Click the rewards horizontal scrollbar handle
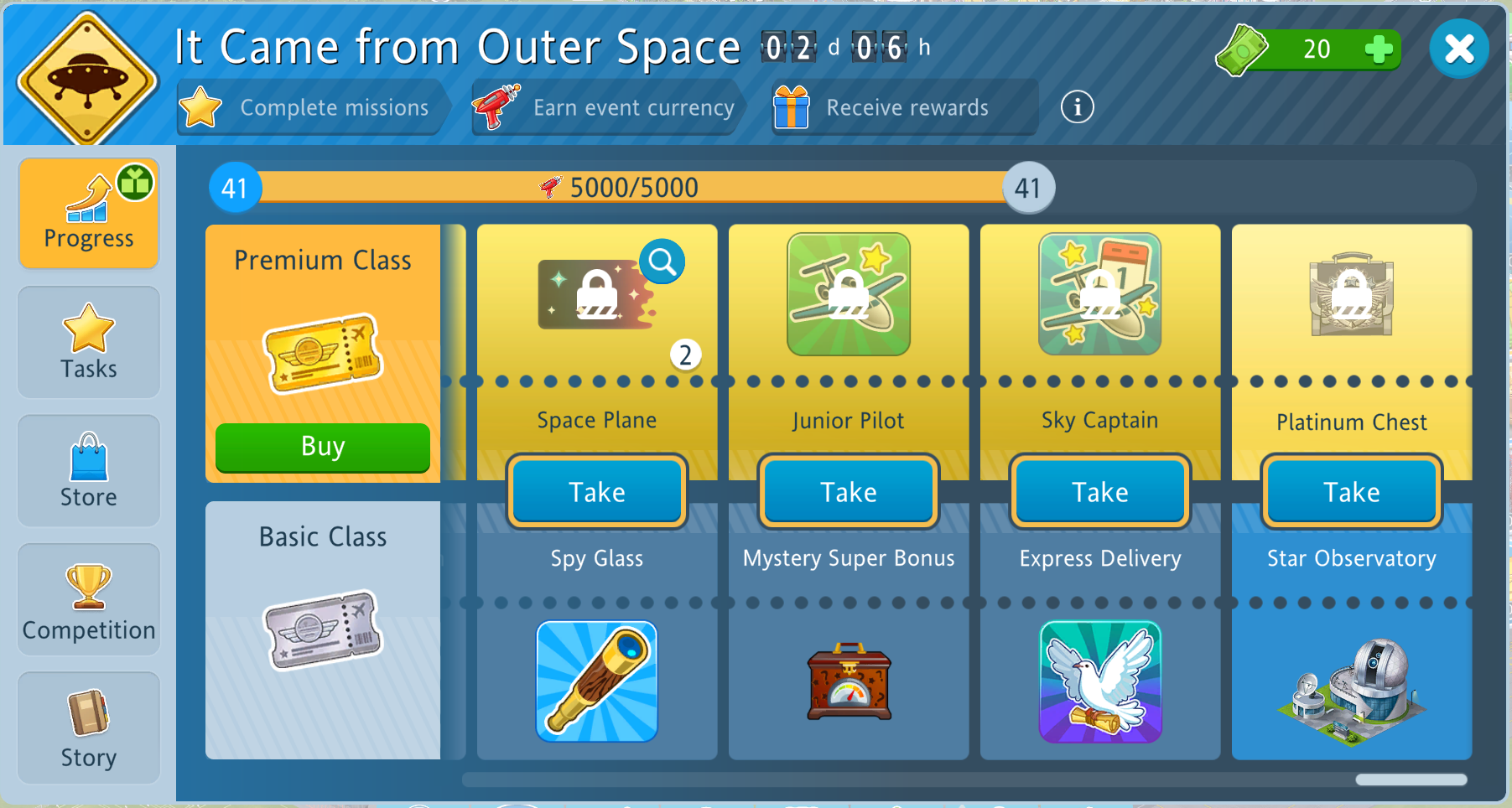Image resolution: width=1512 pixels, height=808 pixels. [1411, 780]
